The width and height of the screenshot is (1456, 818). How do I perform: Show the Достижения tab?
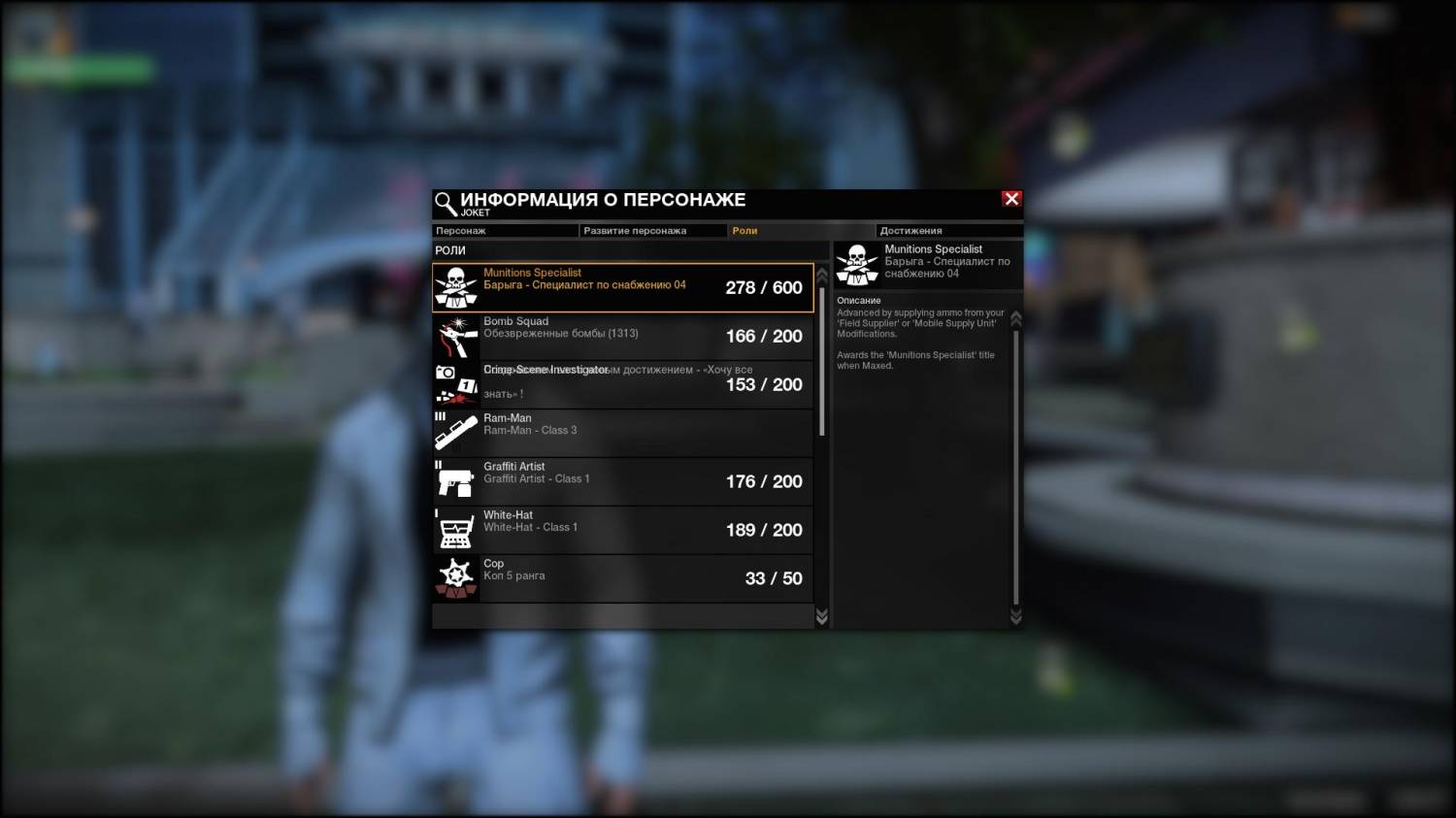(x=948, y=231)
